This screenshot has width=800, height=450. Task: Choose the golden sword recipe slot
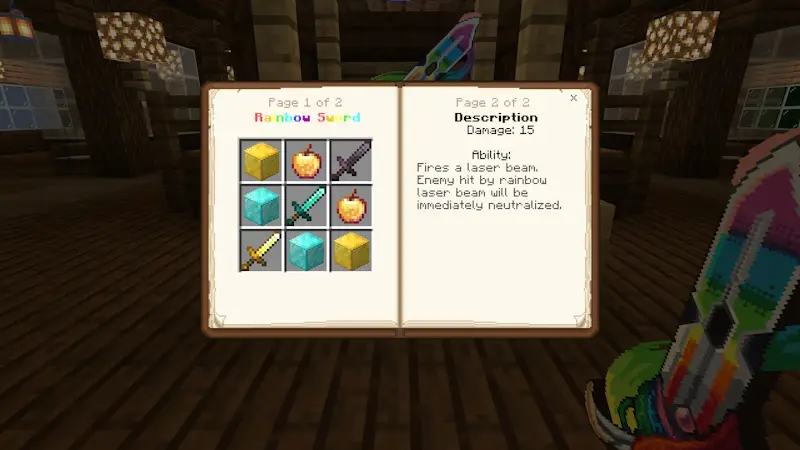point(260,250)
